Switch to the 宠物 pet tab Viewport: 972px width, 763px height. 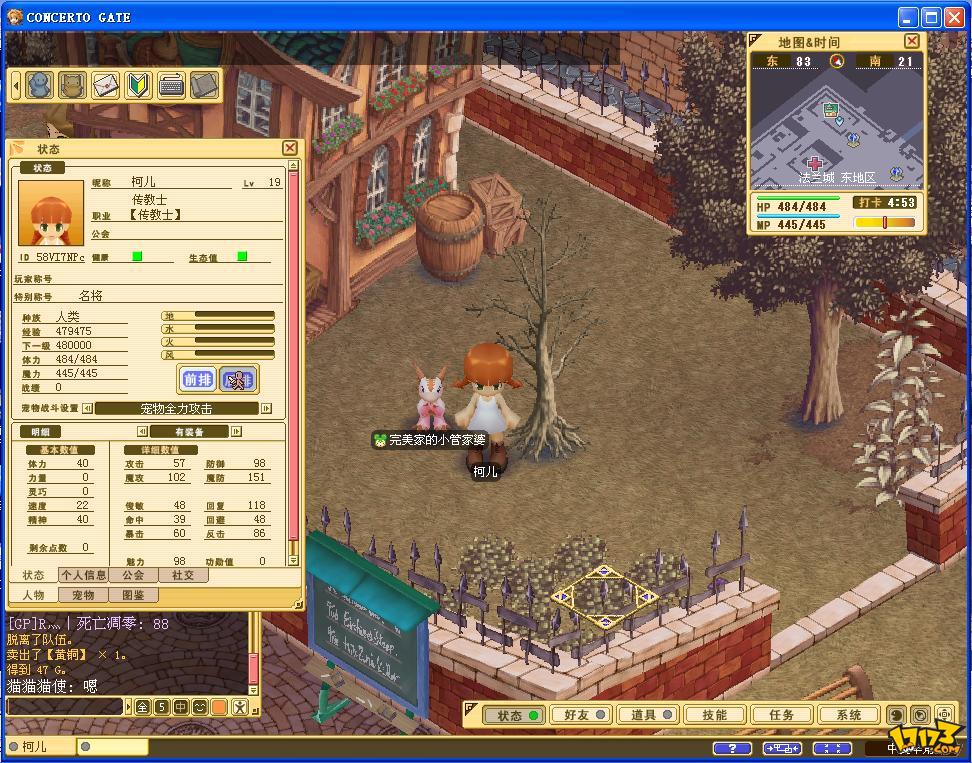click(x=82, y=595)
